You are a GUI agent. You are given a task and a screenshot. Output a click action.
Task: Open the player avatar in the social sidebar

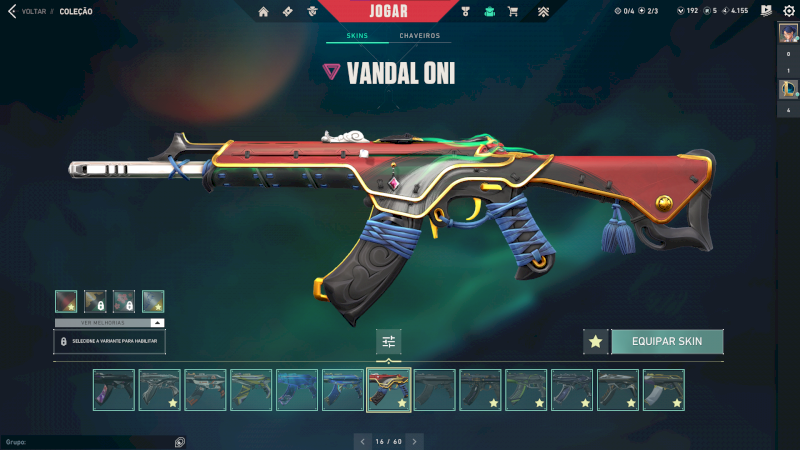[x=788, y=32]
